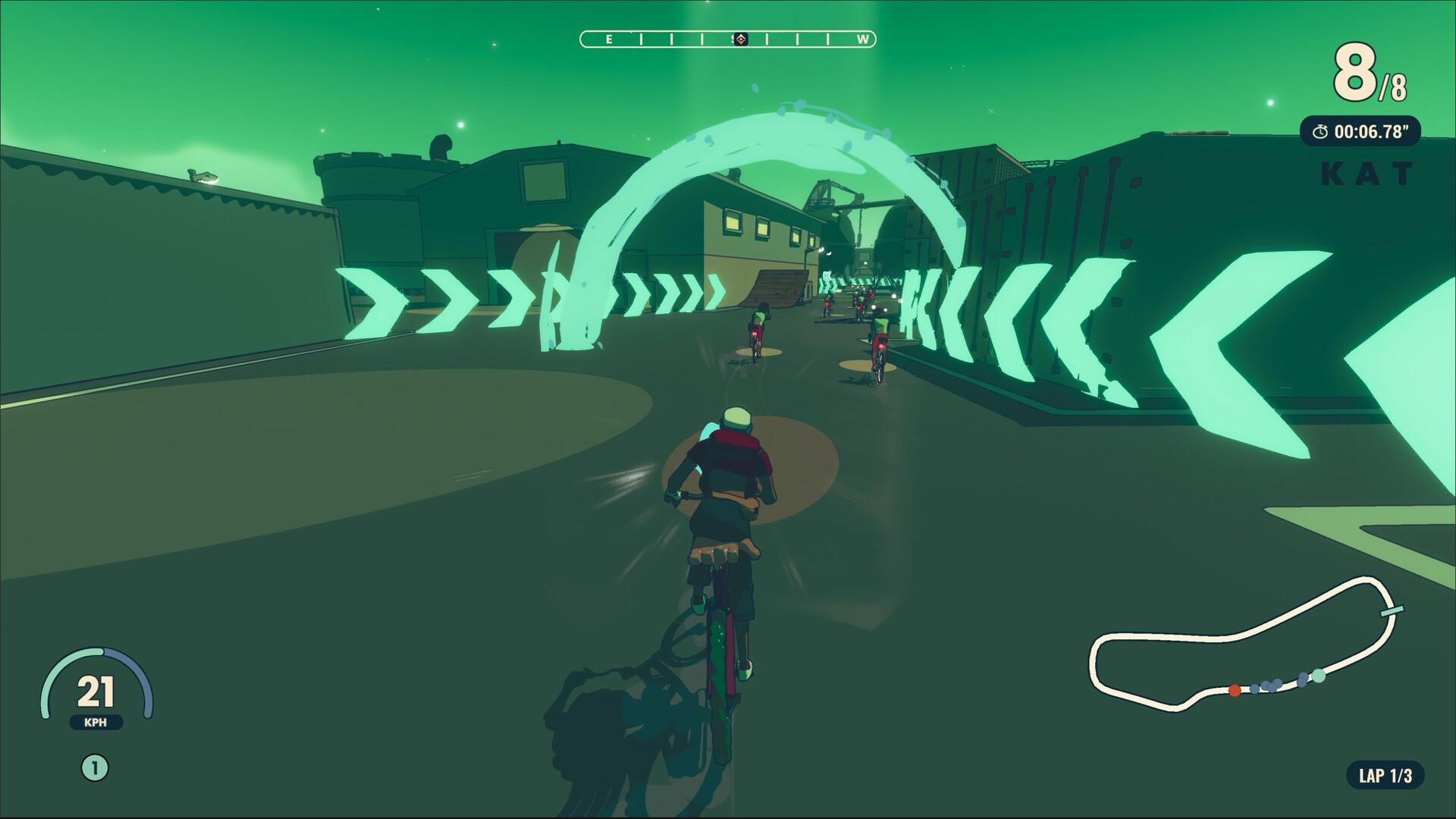Expand the race position counter showing 8/8
The image size is (1456, 819).
tap(1369, 73)
